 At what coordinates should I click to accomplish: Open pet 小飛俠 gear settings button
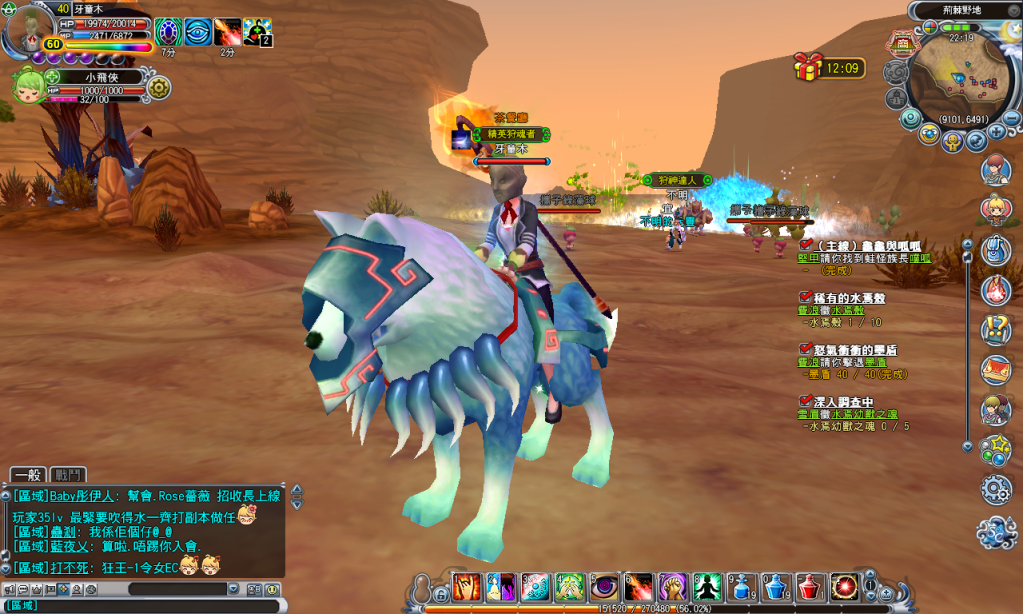coord(158,88)
